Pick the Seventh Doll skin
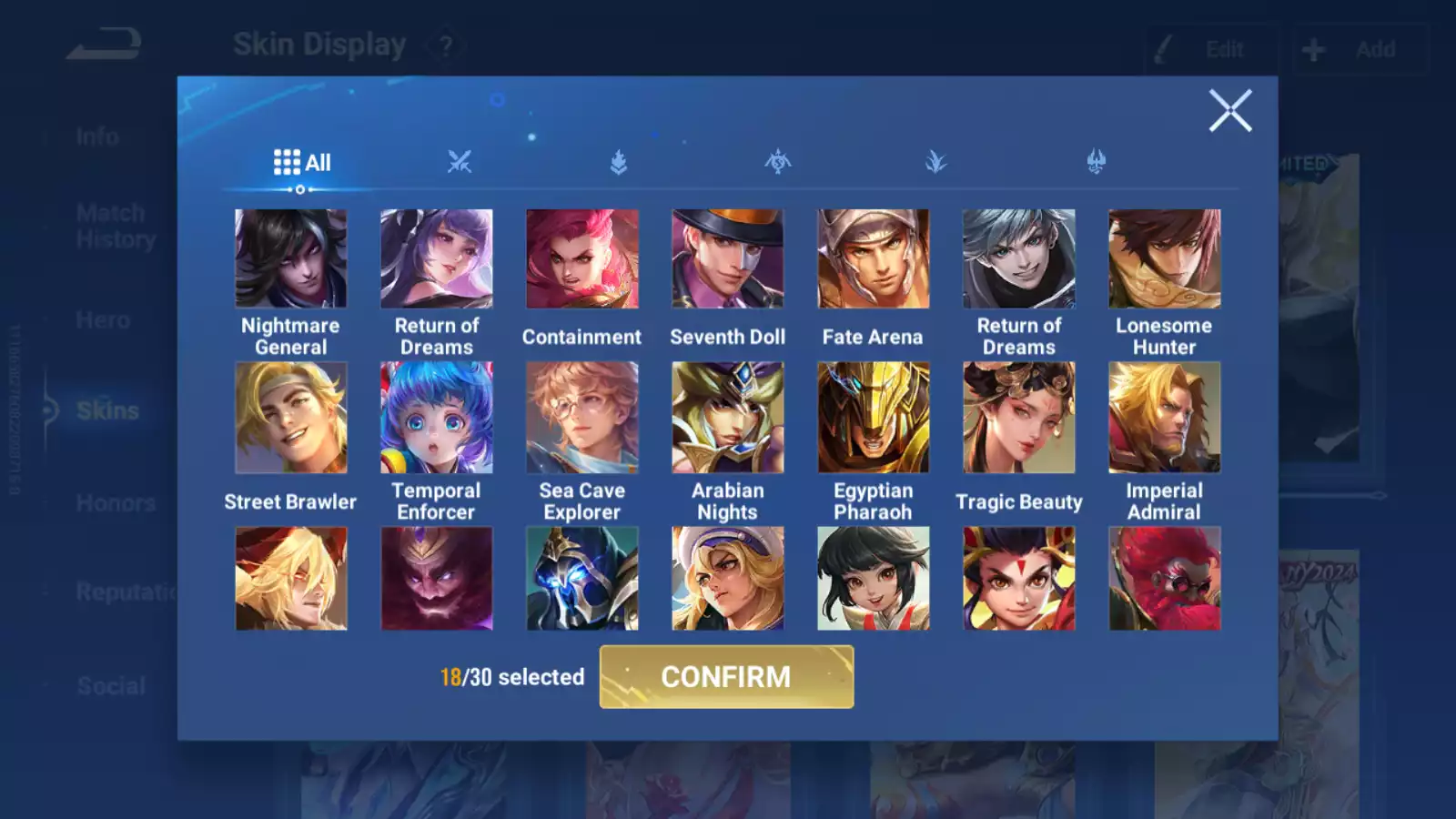 [x=728, y=259]
